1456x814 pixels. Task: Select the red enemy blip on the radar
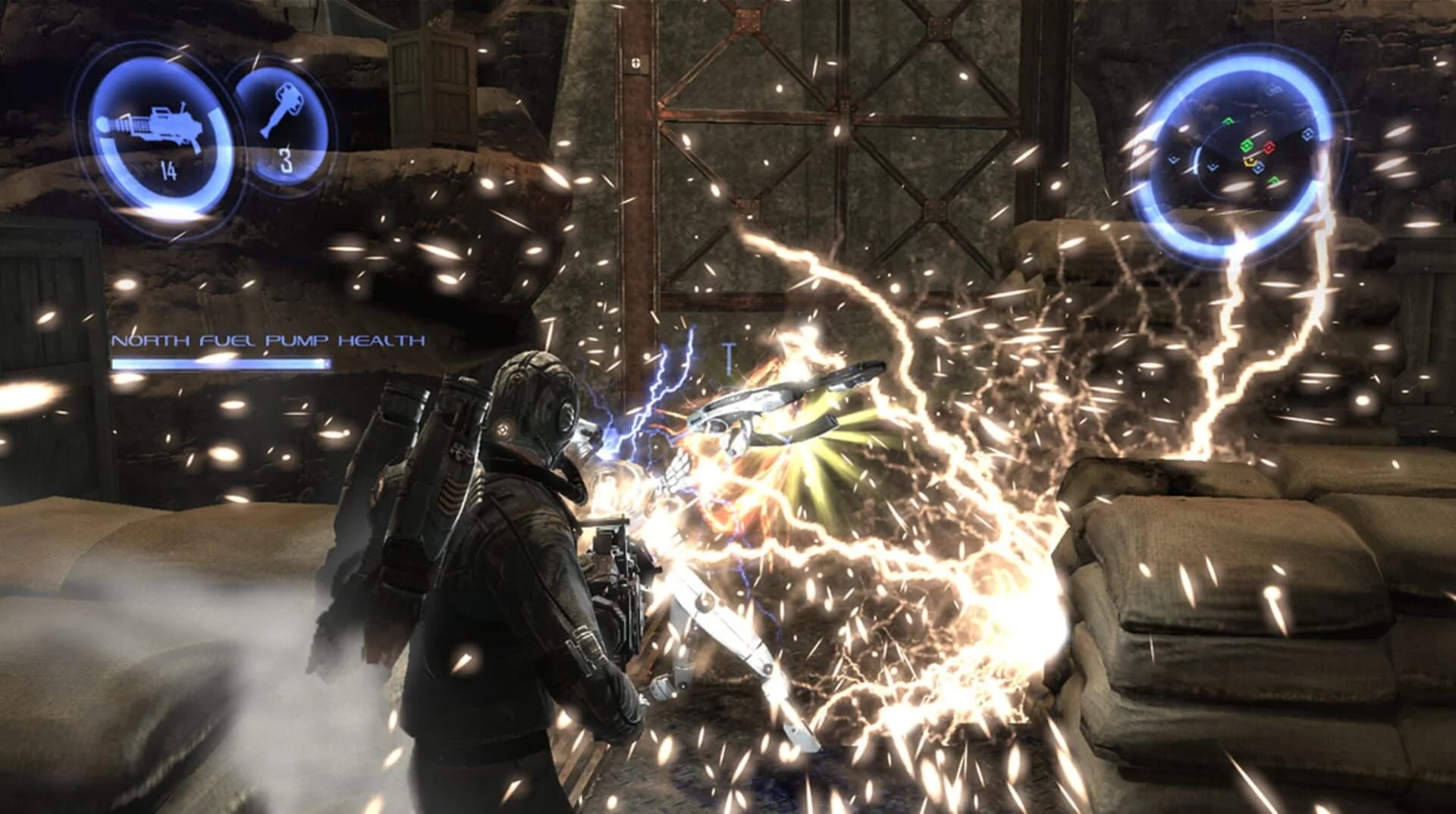tap(1269, 146)
